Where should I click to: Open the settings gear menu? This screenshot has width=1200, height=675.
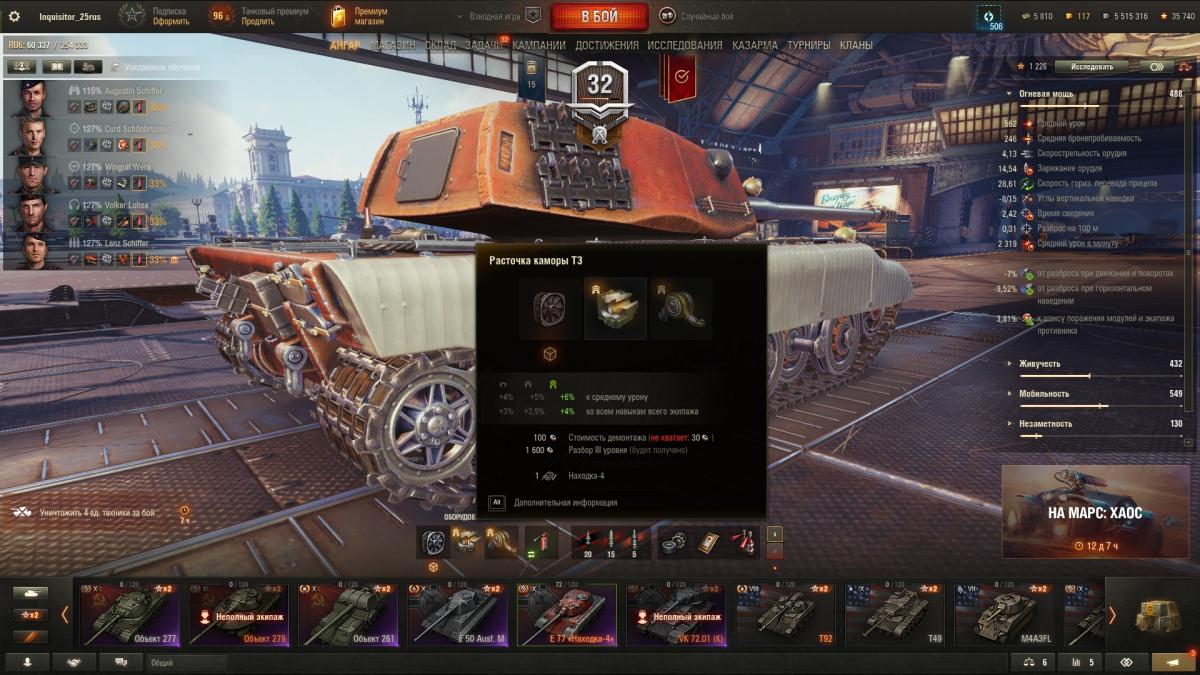point(14,17)
